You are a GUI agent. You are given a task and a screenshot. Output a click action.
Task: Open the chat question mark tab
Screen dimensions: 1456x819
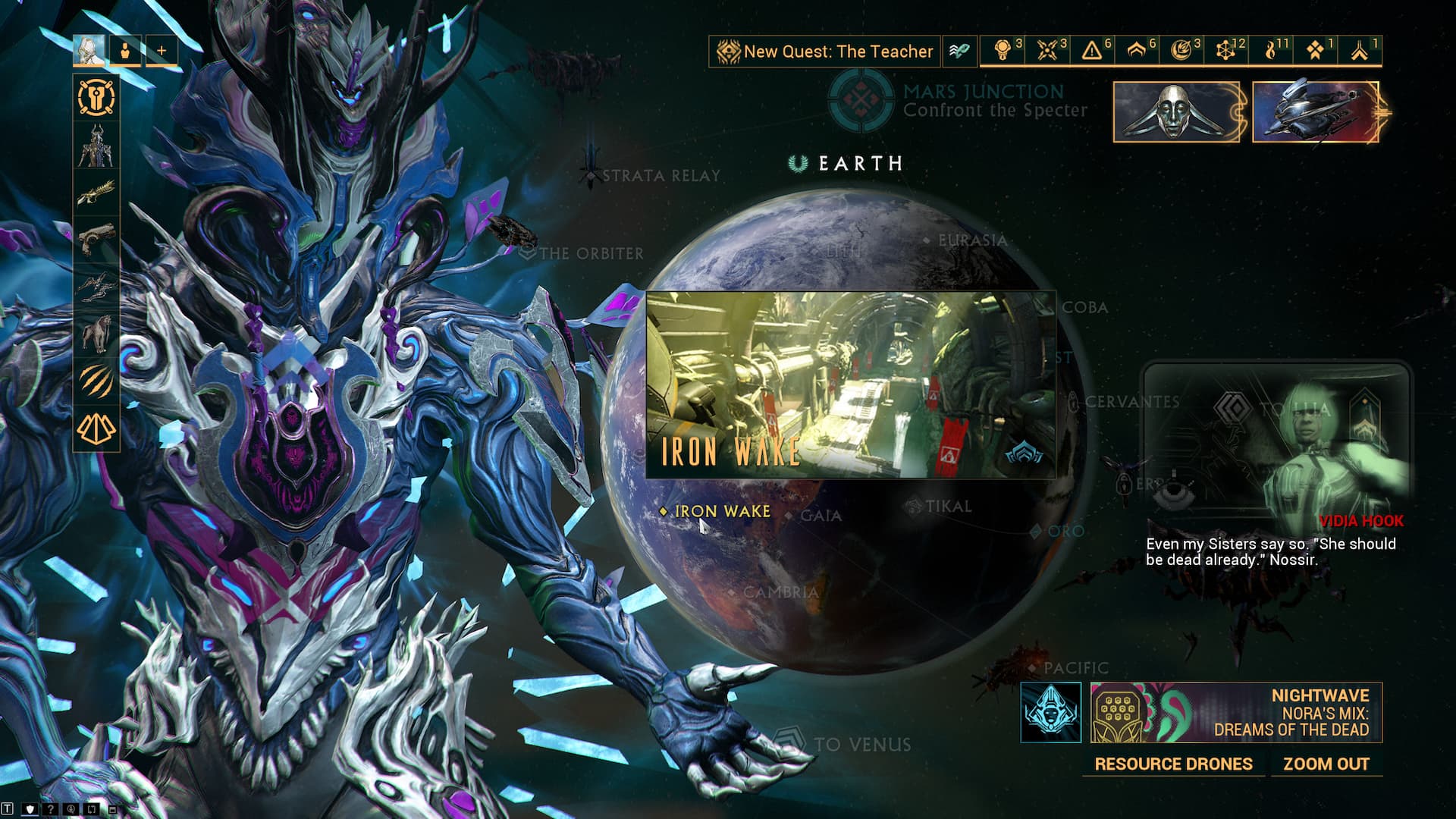pyautogui.click(x=50, y=809)
